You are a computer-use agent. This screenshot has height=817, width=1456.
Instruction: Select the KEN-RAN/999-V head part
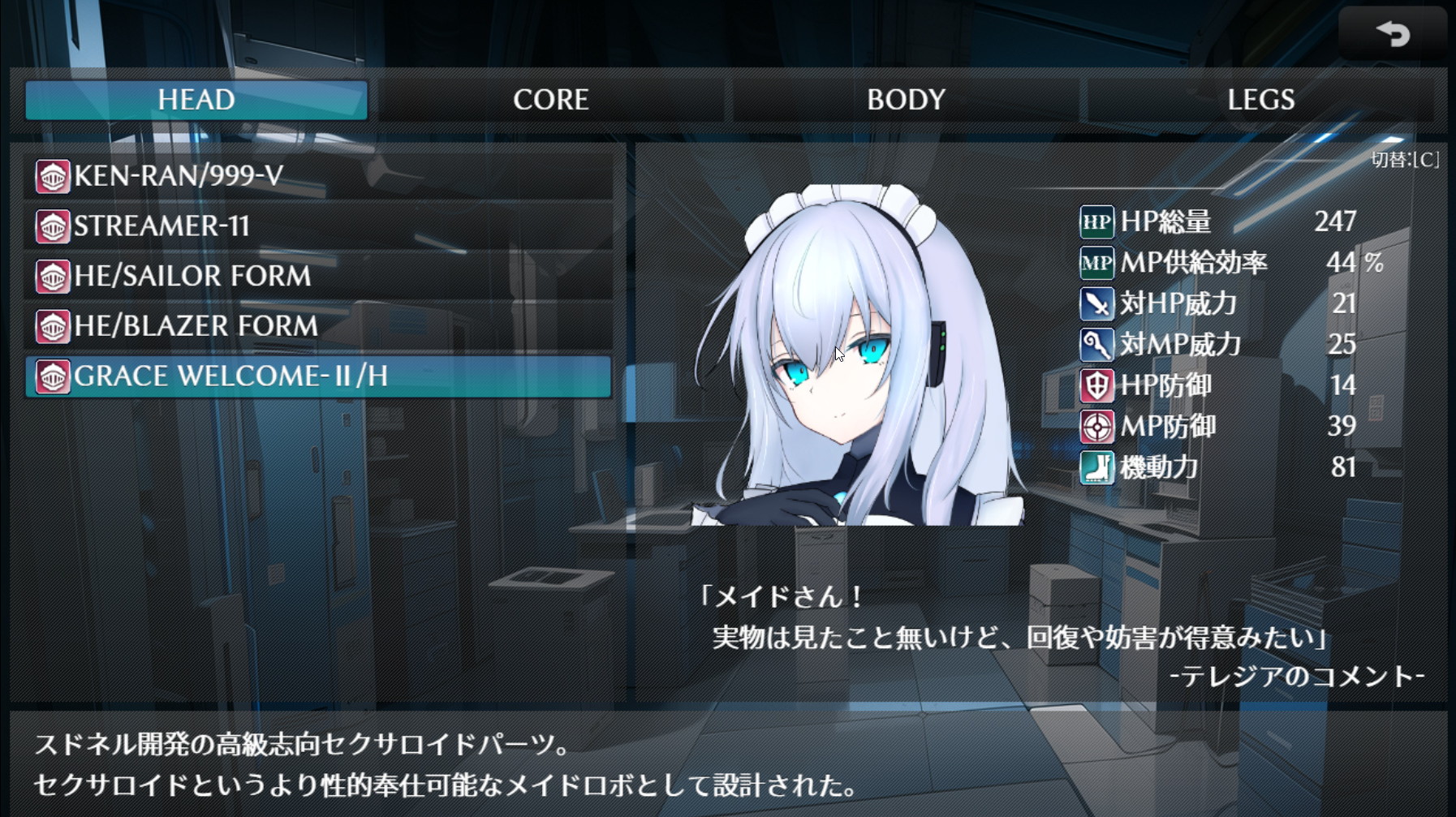point(318,176)
